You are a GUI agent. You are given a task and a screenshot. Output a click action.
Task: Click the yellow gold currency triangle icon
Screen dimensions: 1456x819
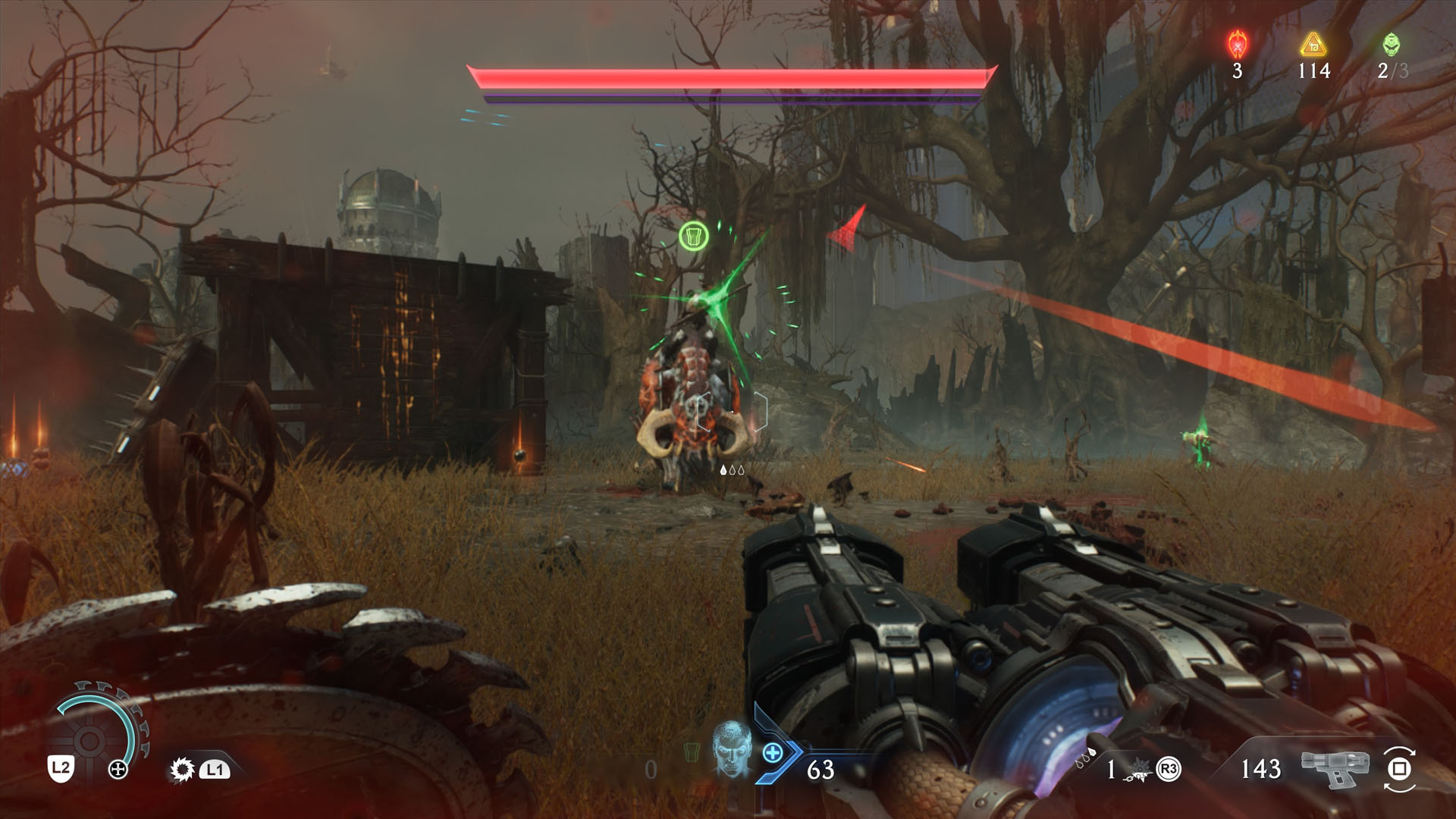tap(1313, 43)
